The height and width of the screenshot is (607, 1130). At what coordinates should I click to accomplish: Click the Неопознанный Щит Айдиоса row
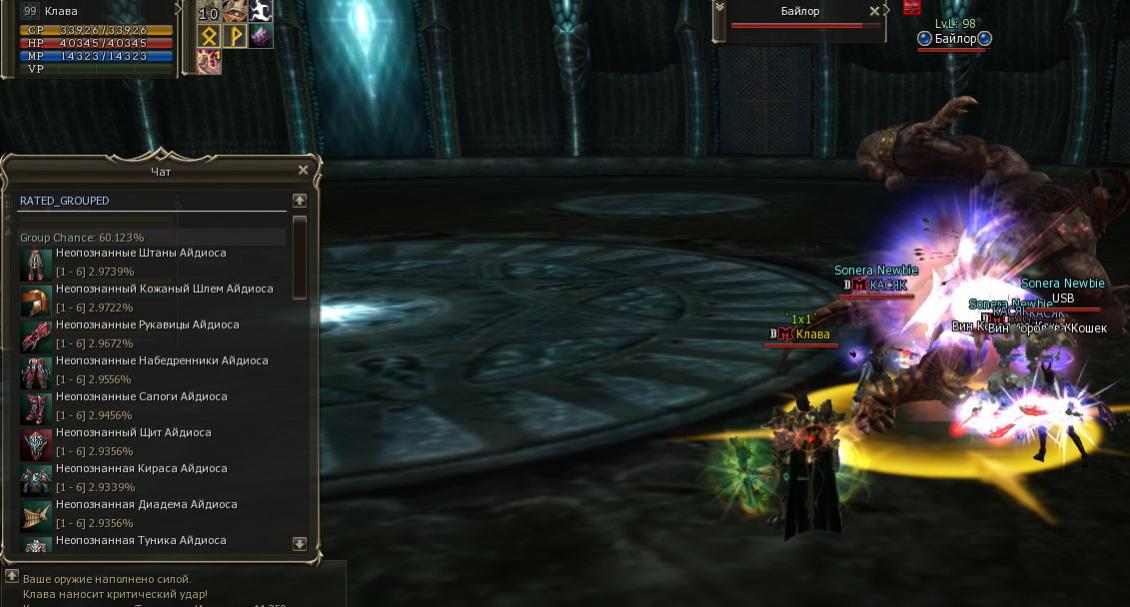coord(133,433)
